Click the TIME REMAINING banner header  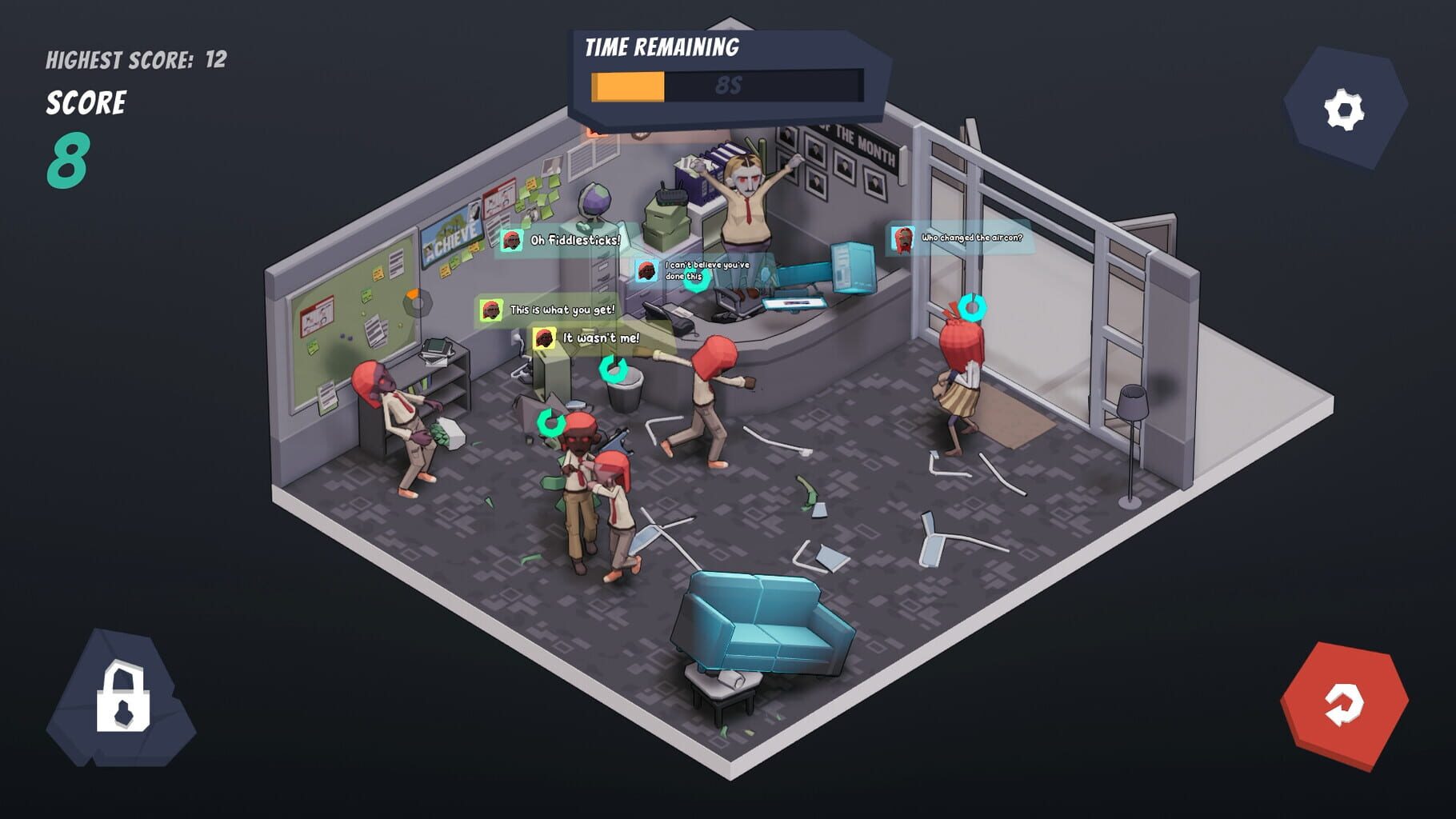[x=664, y=46]
